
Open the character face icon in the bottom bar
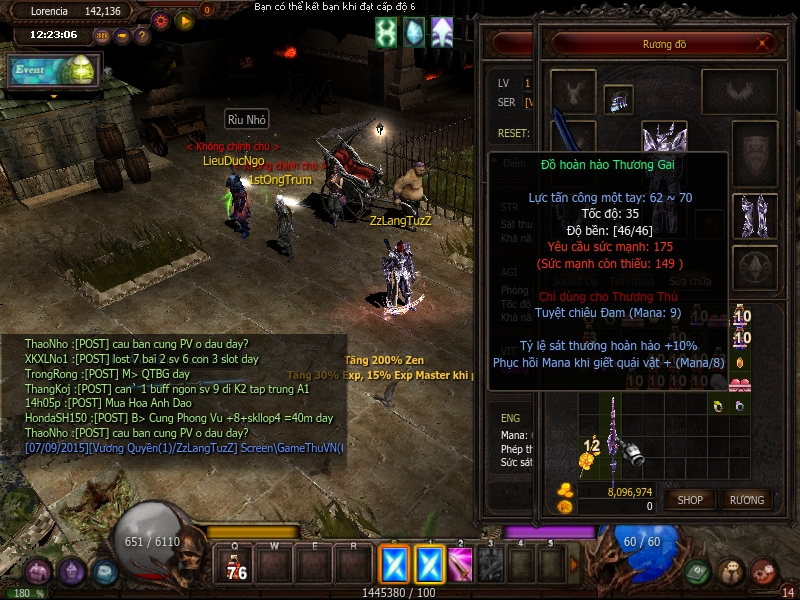pos(731,572)
